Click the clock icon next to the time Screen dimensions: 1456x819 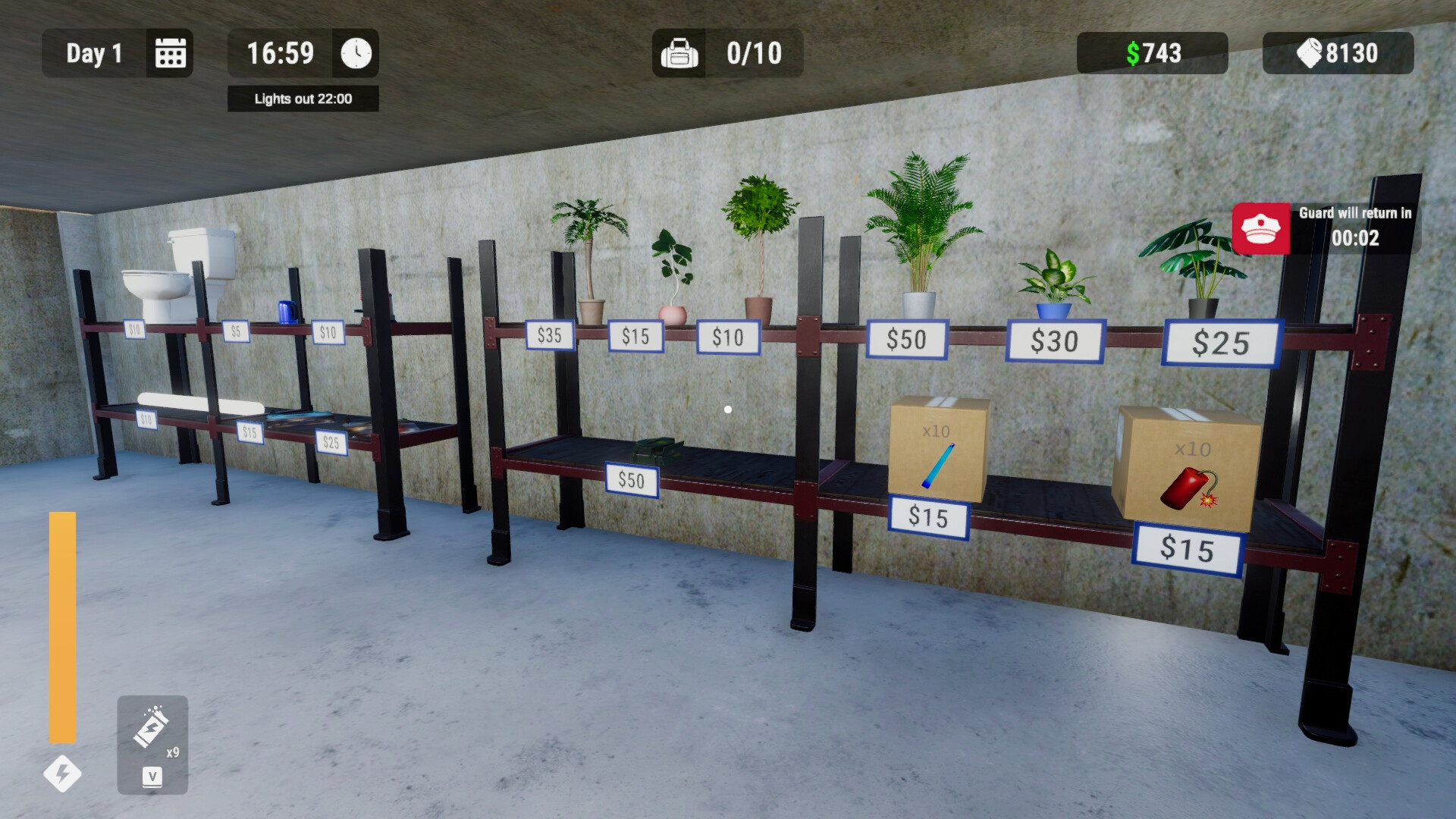(x=356, y=53)
